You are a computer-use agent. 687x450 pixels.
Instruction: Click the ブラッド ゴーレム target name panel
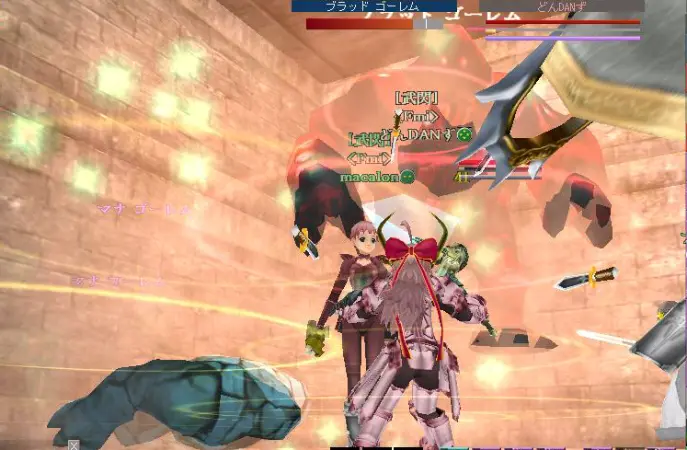pos(373,6)
